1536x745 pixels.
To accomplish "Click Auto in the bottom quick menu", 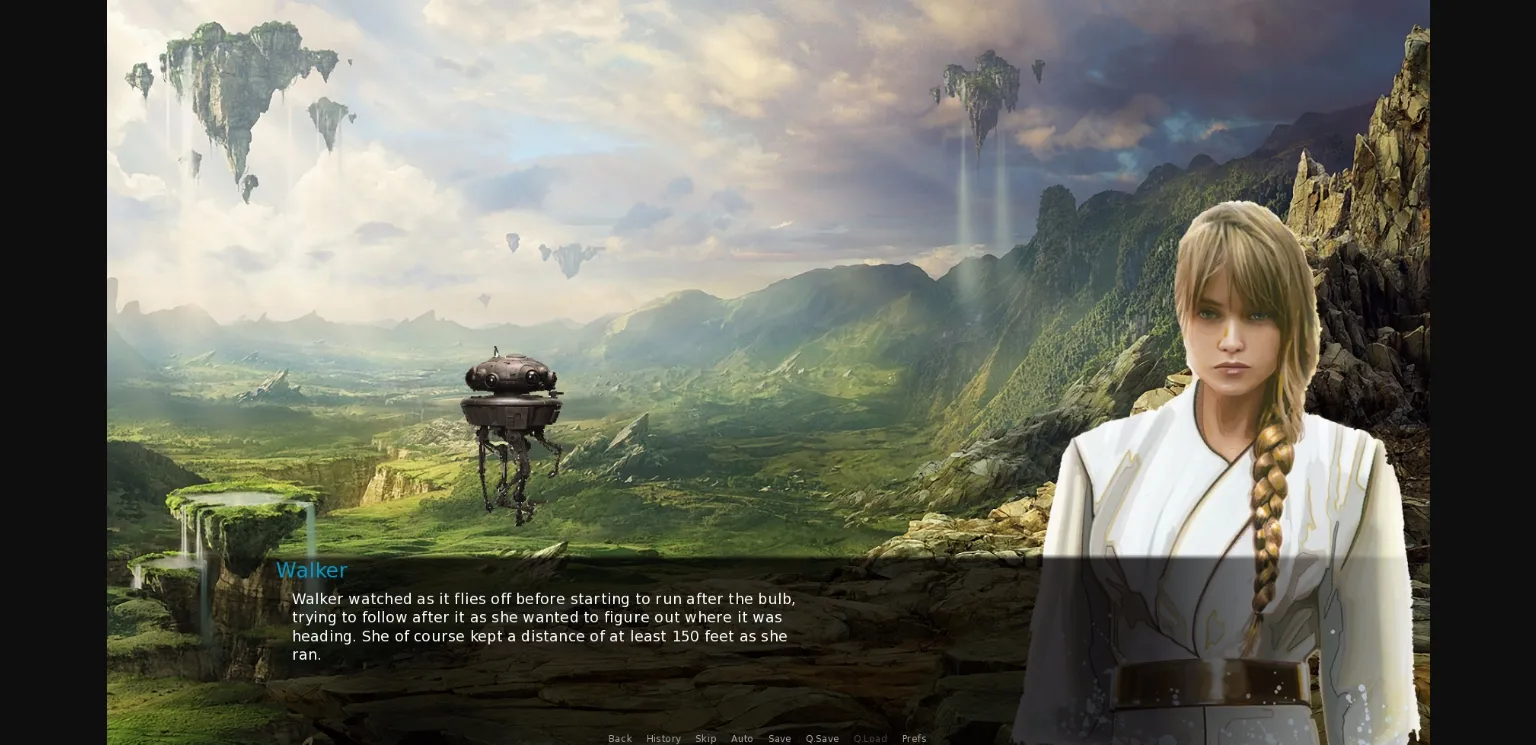I will coord(742,738).
